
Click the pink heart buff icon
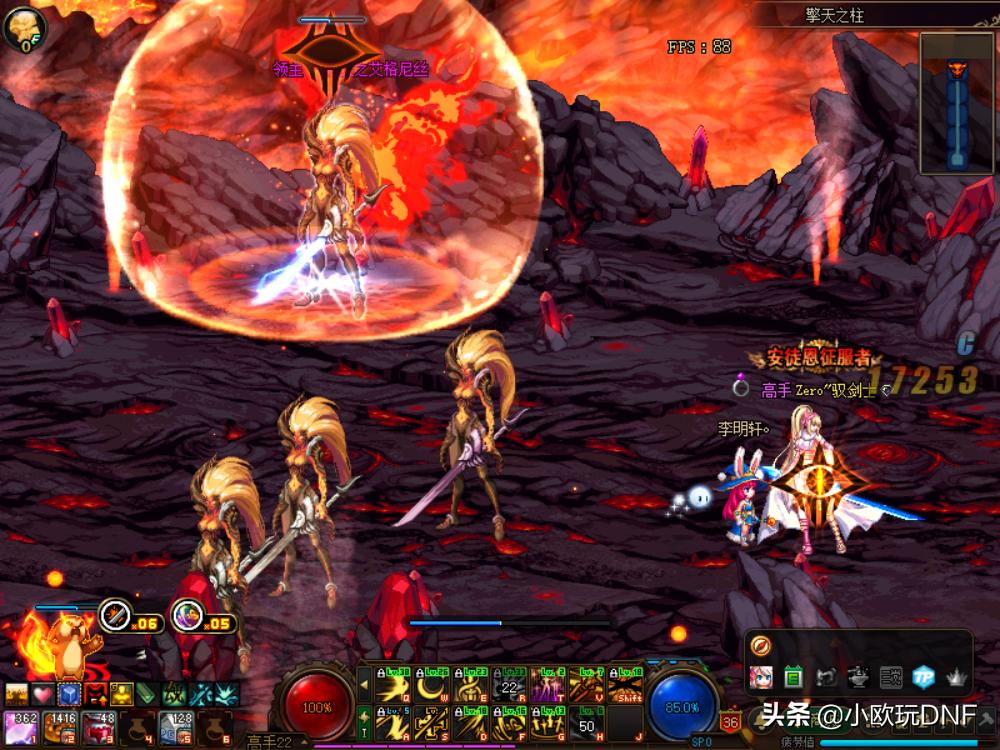click(x=42, y=693)
